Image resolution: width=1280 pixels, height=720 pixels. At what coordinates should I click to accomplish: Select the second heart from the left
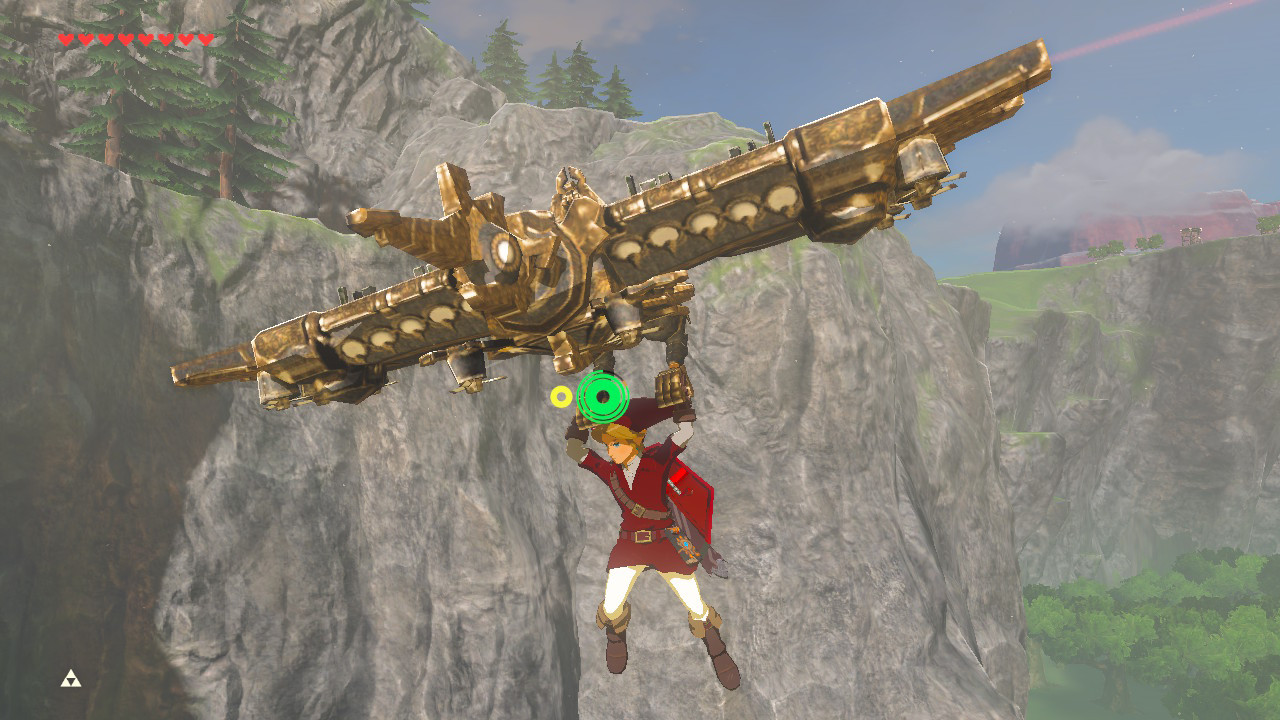point(84,40)
